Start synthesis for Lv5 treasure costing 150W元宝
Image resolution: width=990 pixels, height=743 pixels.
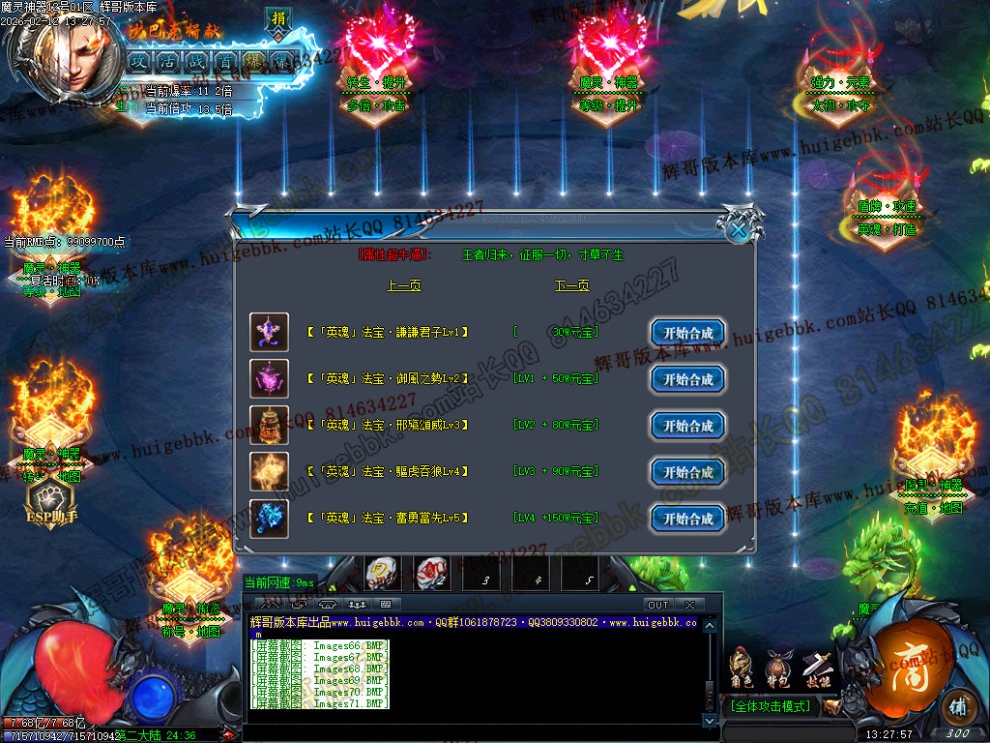(x=687, y=519)
